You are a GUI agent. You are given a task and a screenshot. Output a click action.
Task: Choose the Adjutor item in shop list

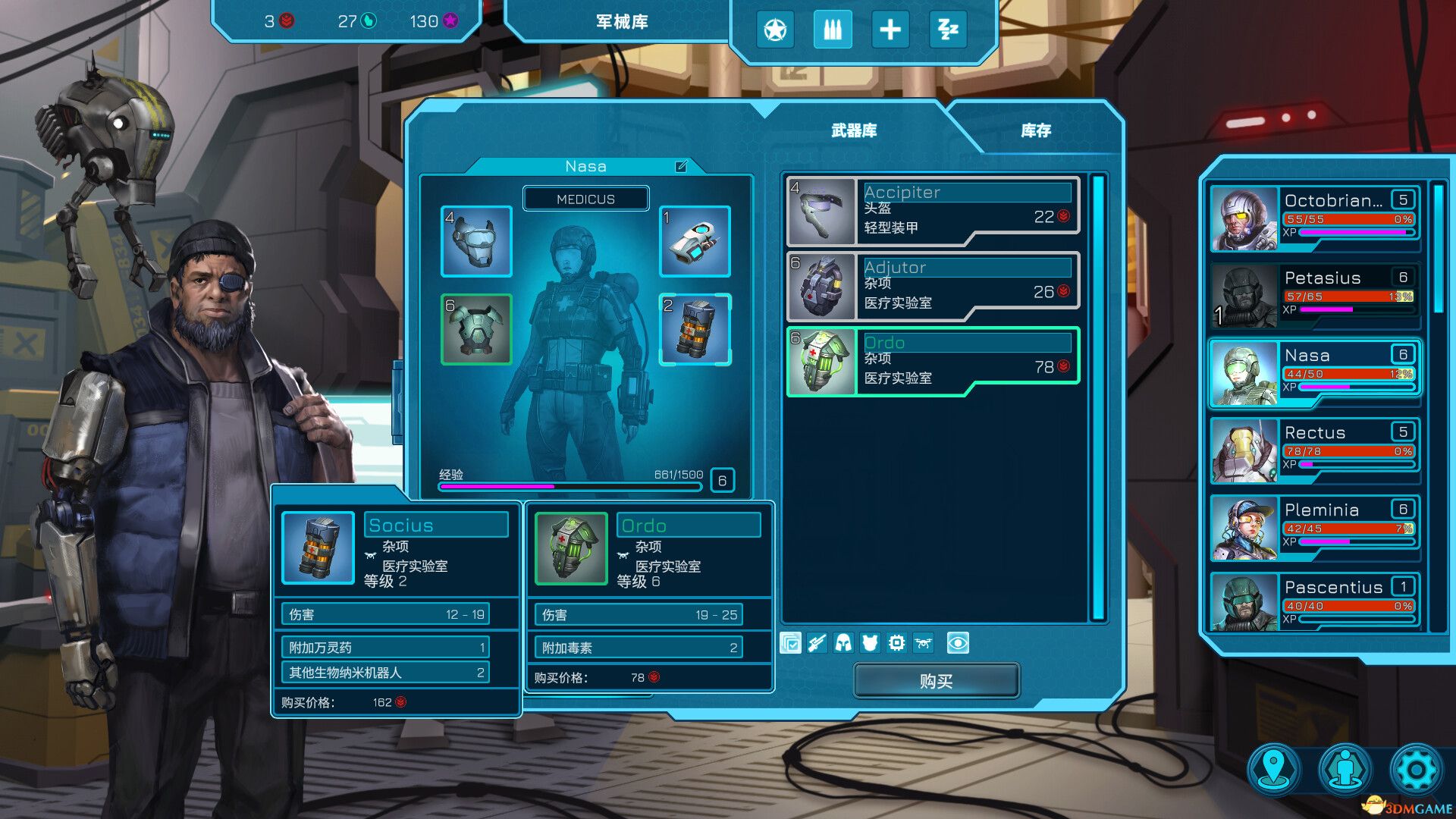[x=933, y=286]
